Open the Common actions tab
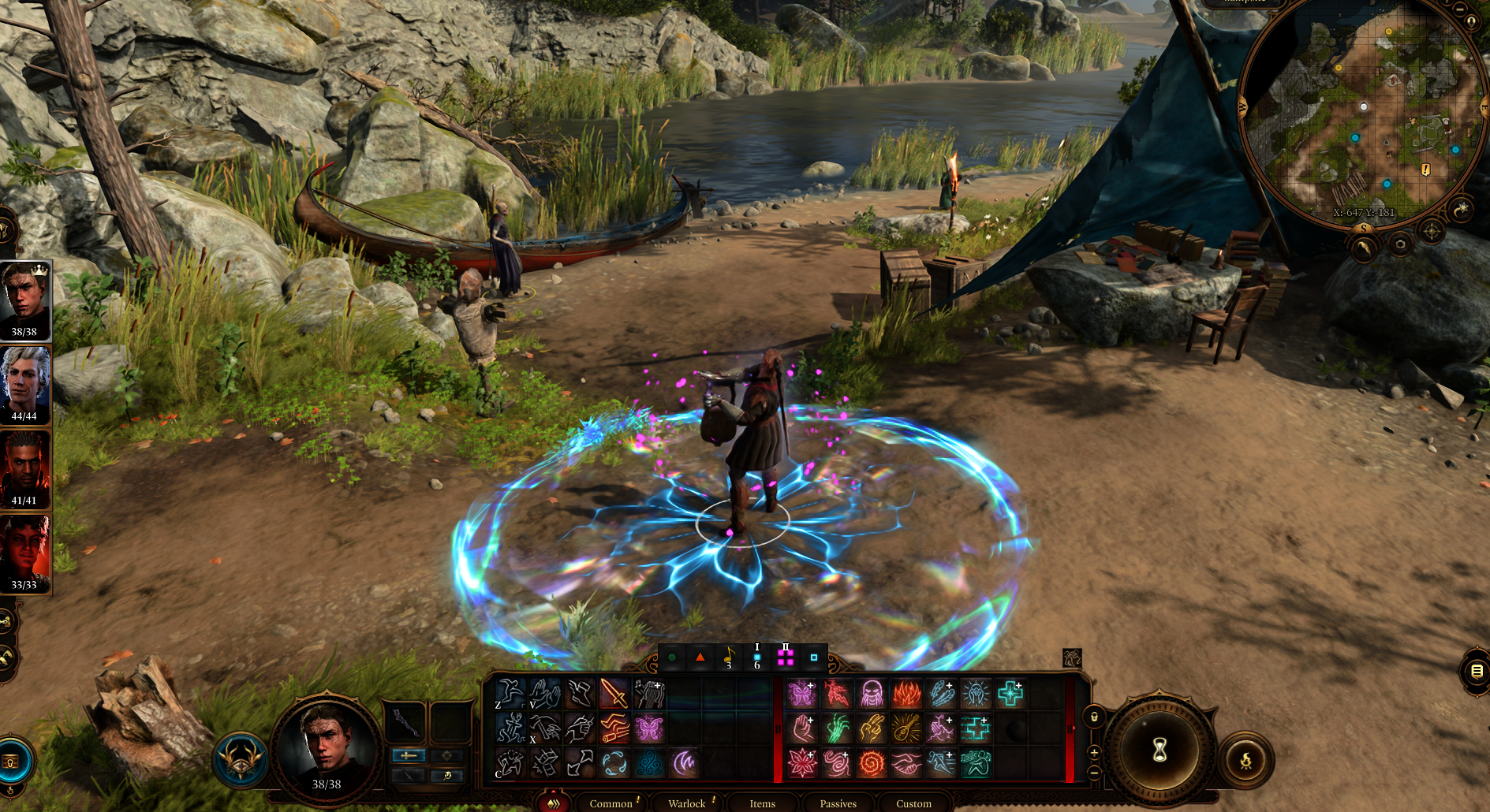 click(x=611, y=803)
